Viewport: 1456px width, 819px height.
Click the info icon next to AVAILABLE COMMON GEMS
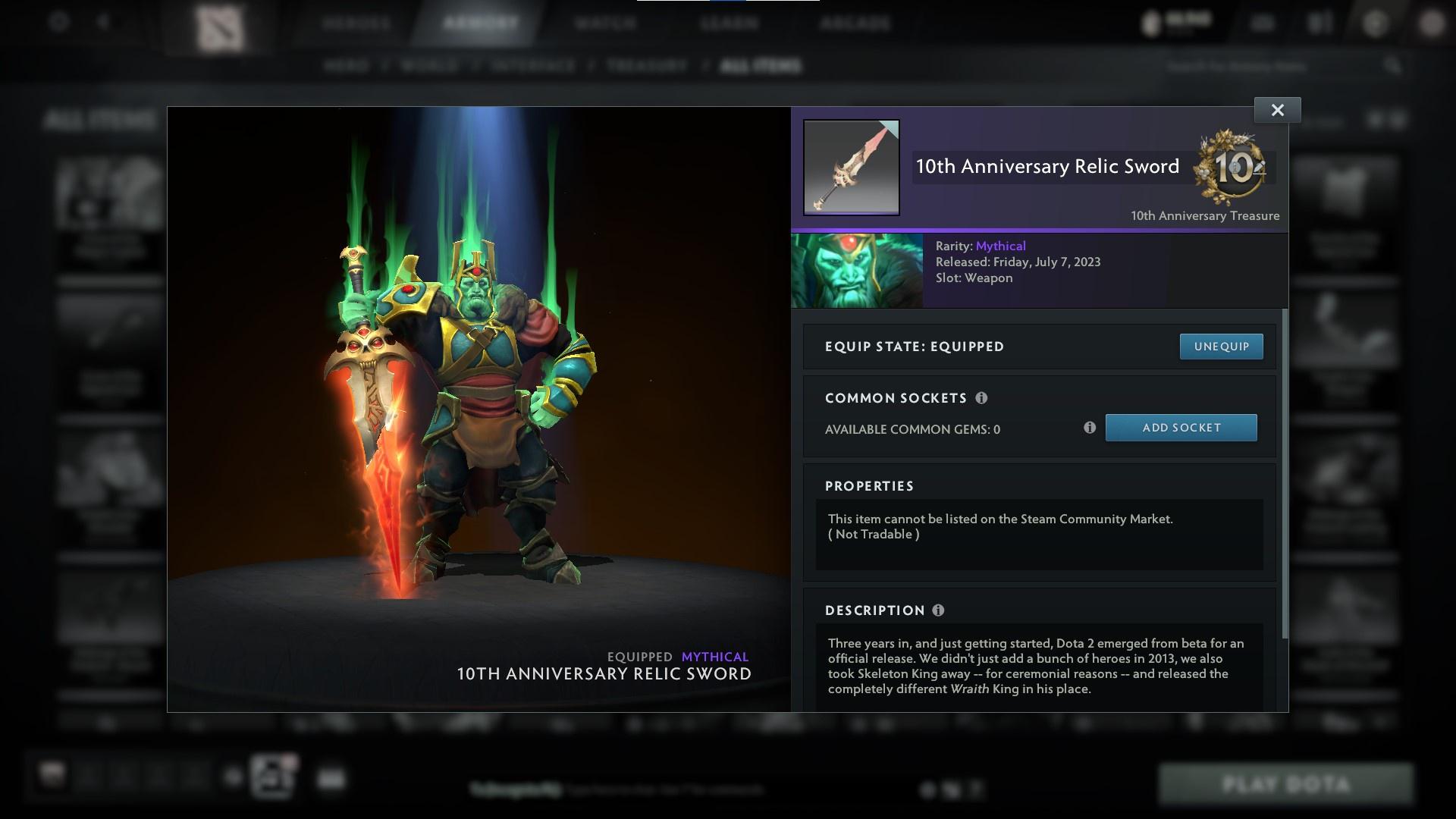(x=1090, y=428)
